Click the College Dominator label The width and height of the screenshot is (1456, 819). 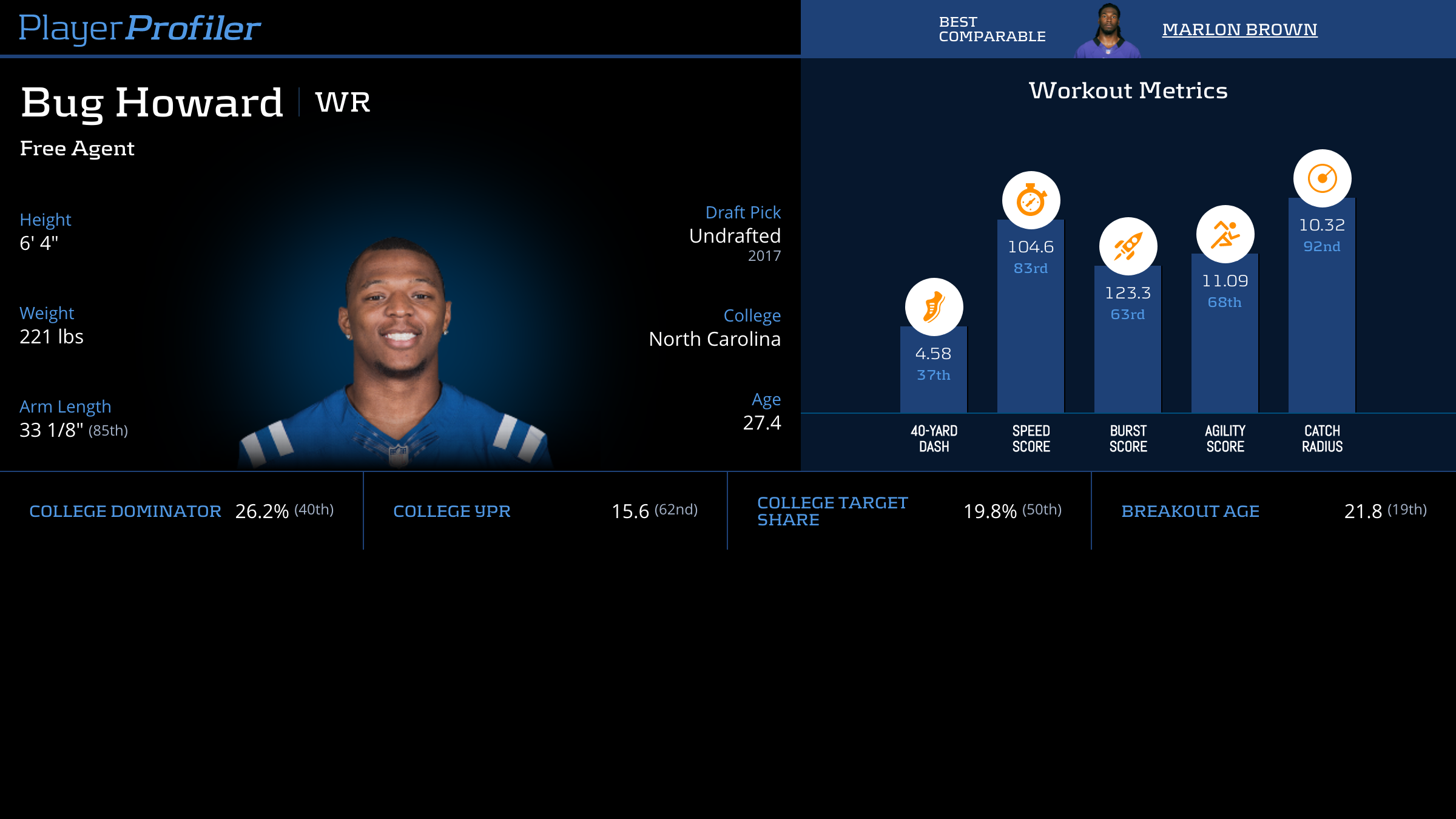point(125,511)
